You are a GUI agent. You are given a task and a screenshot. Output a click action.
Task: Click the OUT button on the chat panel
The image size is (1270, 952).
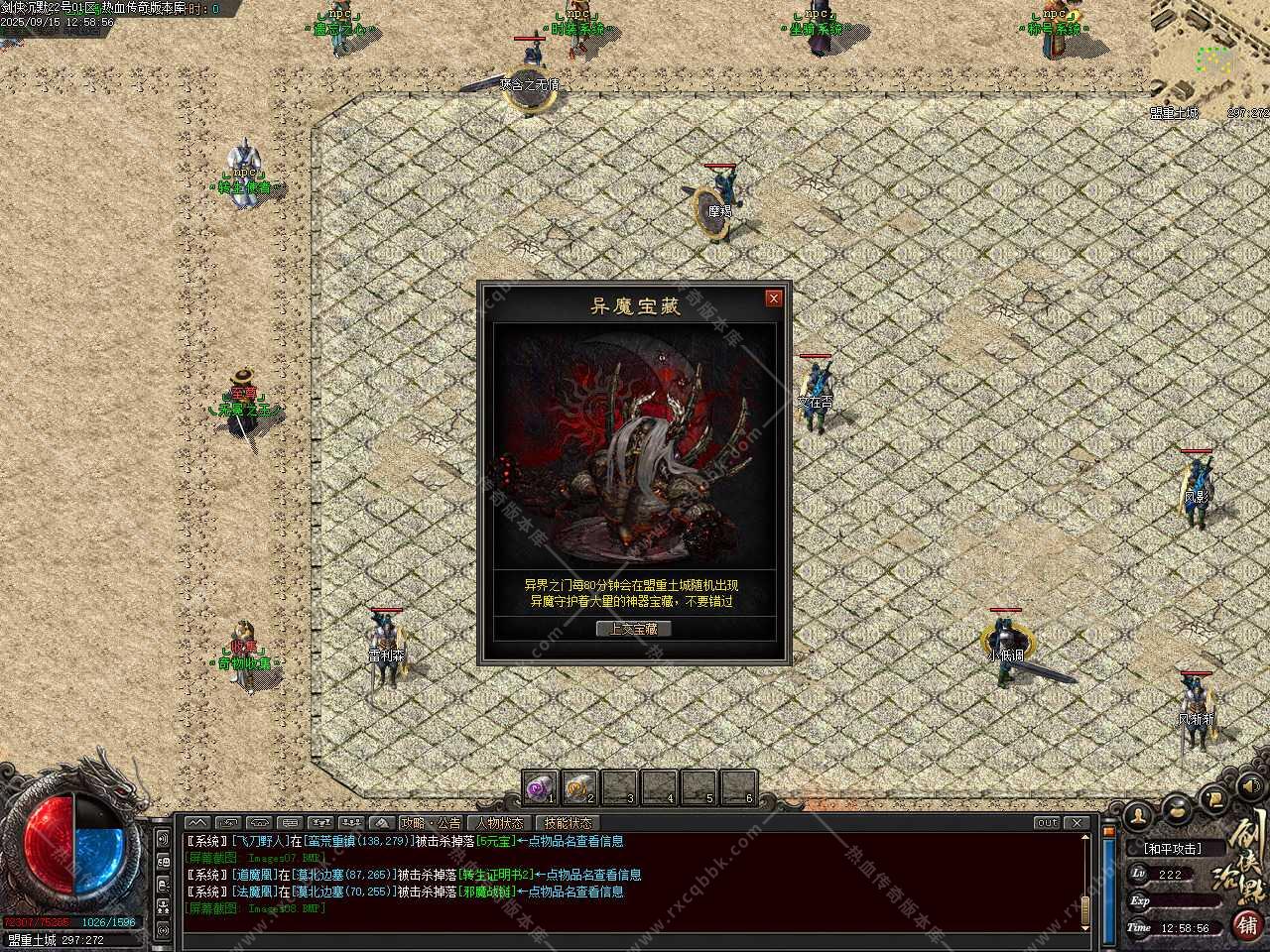click(x=1047, y=823)
